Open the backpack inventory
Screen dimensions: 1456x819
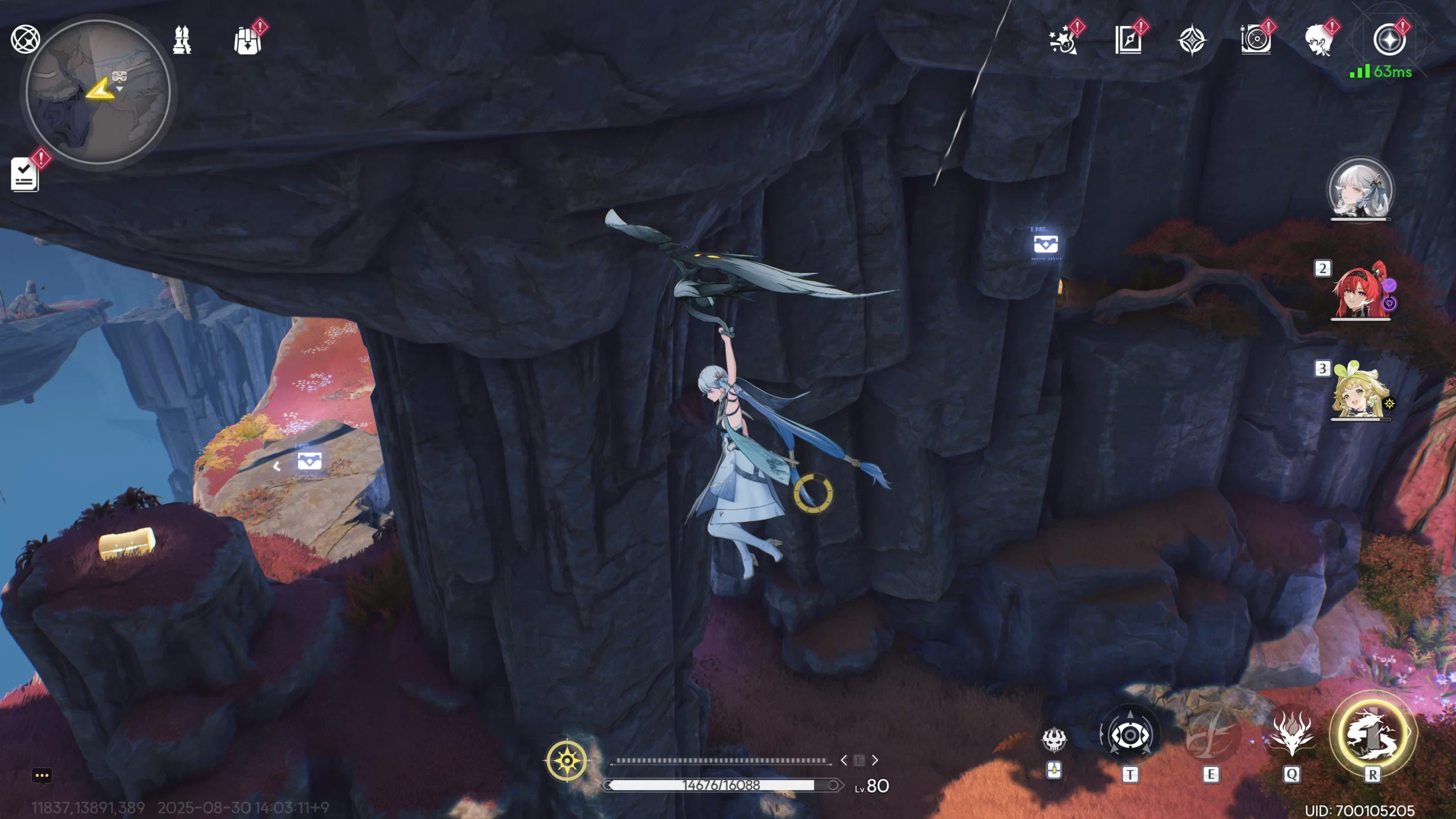click(x=247, y=41)
